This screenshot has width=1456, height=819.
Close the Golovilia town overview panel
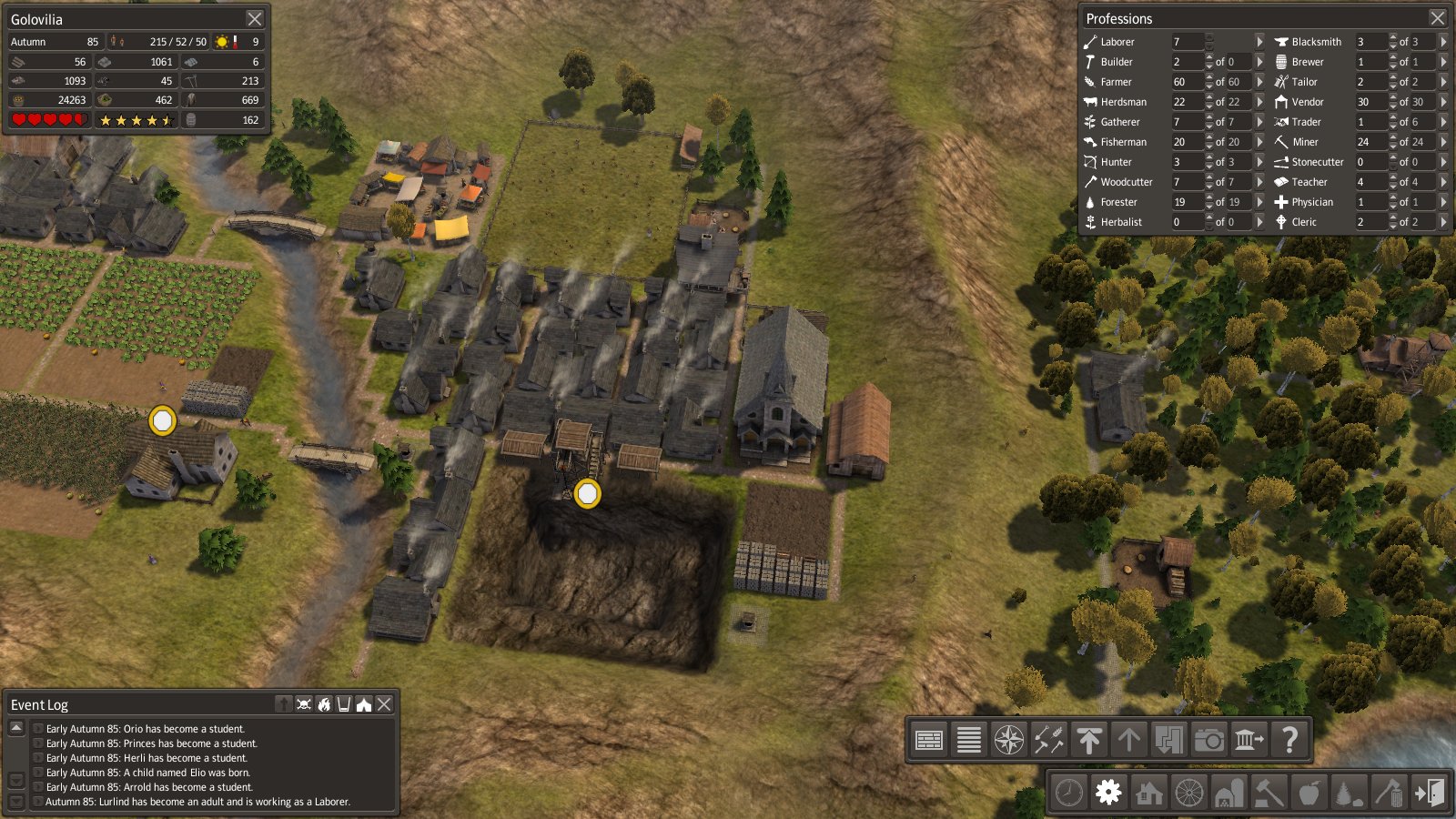[255, 18]
